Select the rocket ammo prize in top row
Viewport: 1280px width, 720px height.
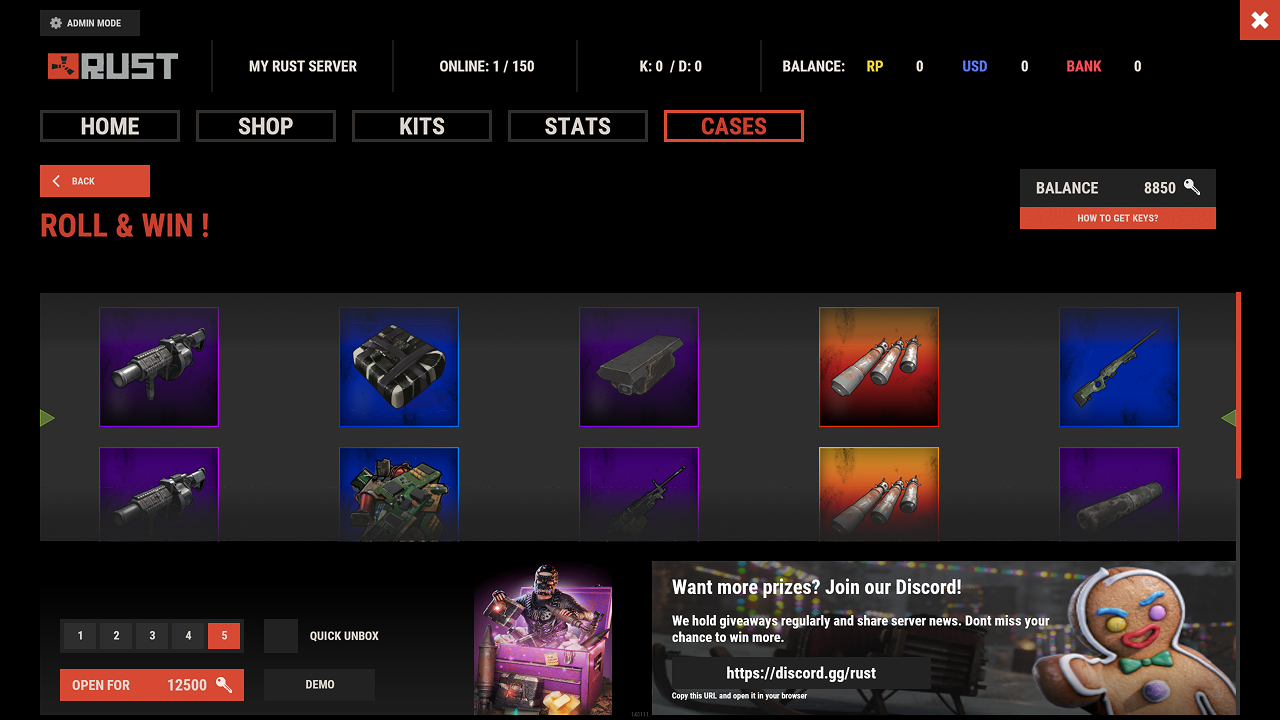tap(879, 367)
